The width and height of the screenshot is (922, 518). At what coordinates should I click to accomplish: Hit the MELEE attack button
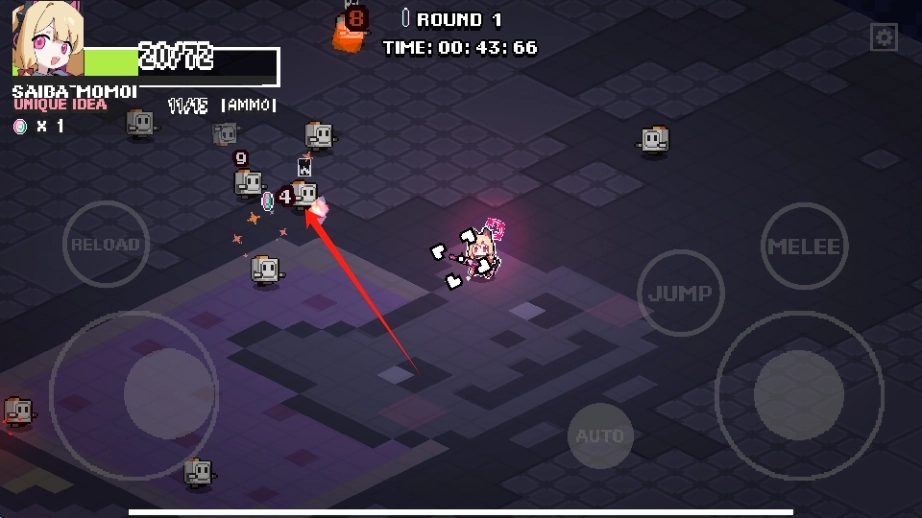pyautogui.click(x=804, y=246)
